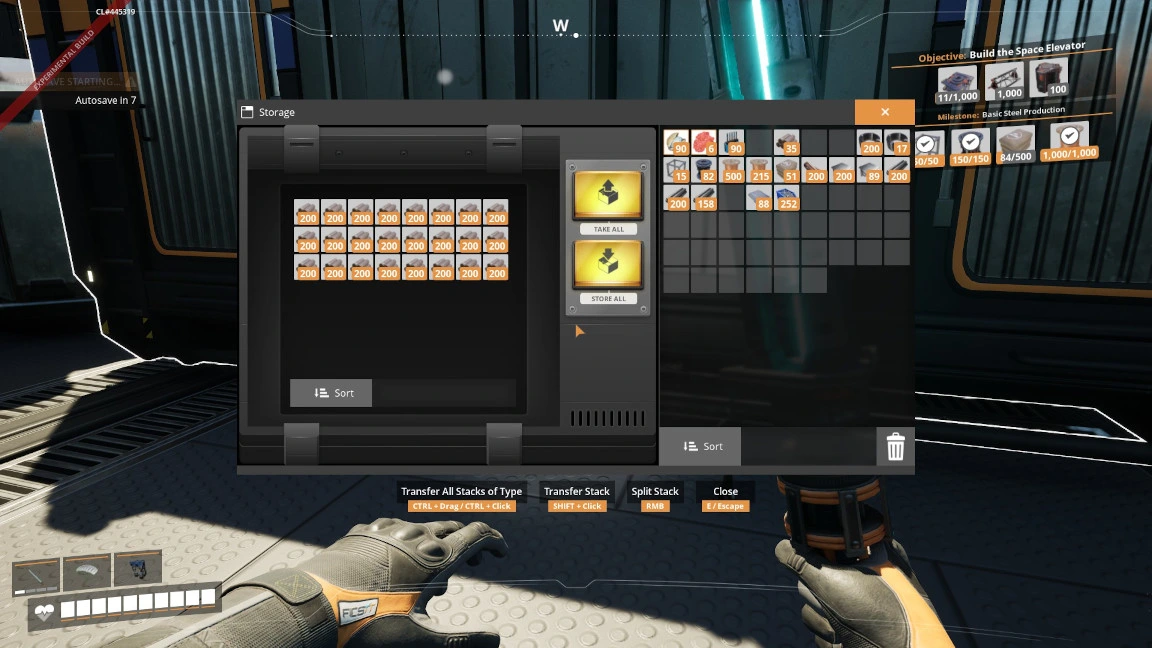Viewport: 1152px width, 648px height.
Task: Select the concrete stack of 51
Action: pos(787,170)
